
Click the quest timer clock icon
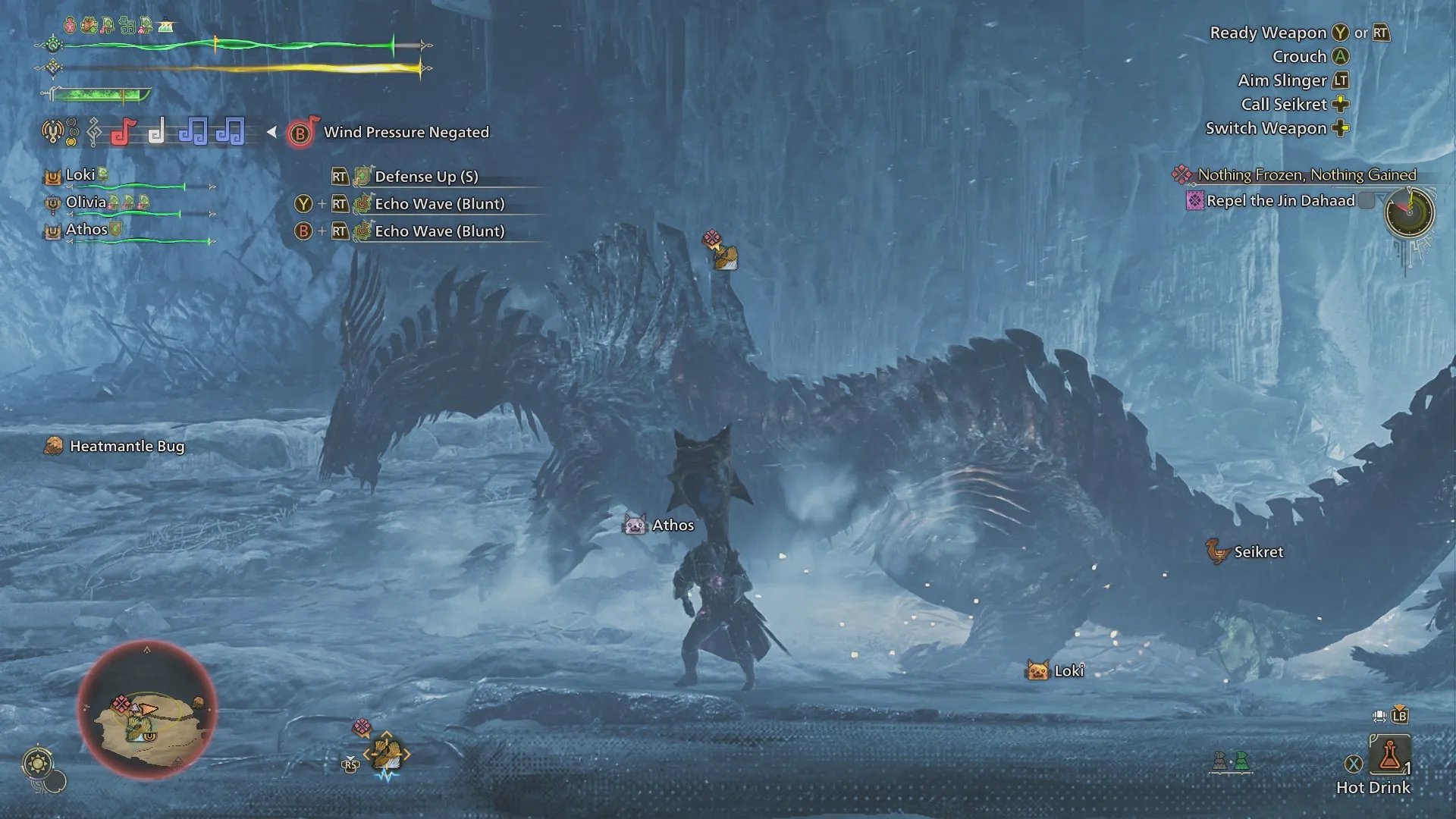tap(1409, 212)
